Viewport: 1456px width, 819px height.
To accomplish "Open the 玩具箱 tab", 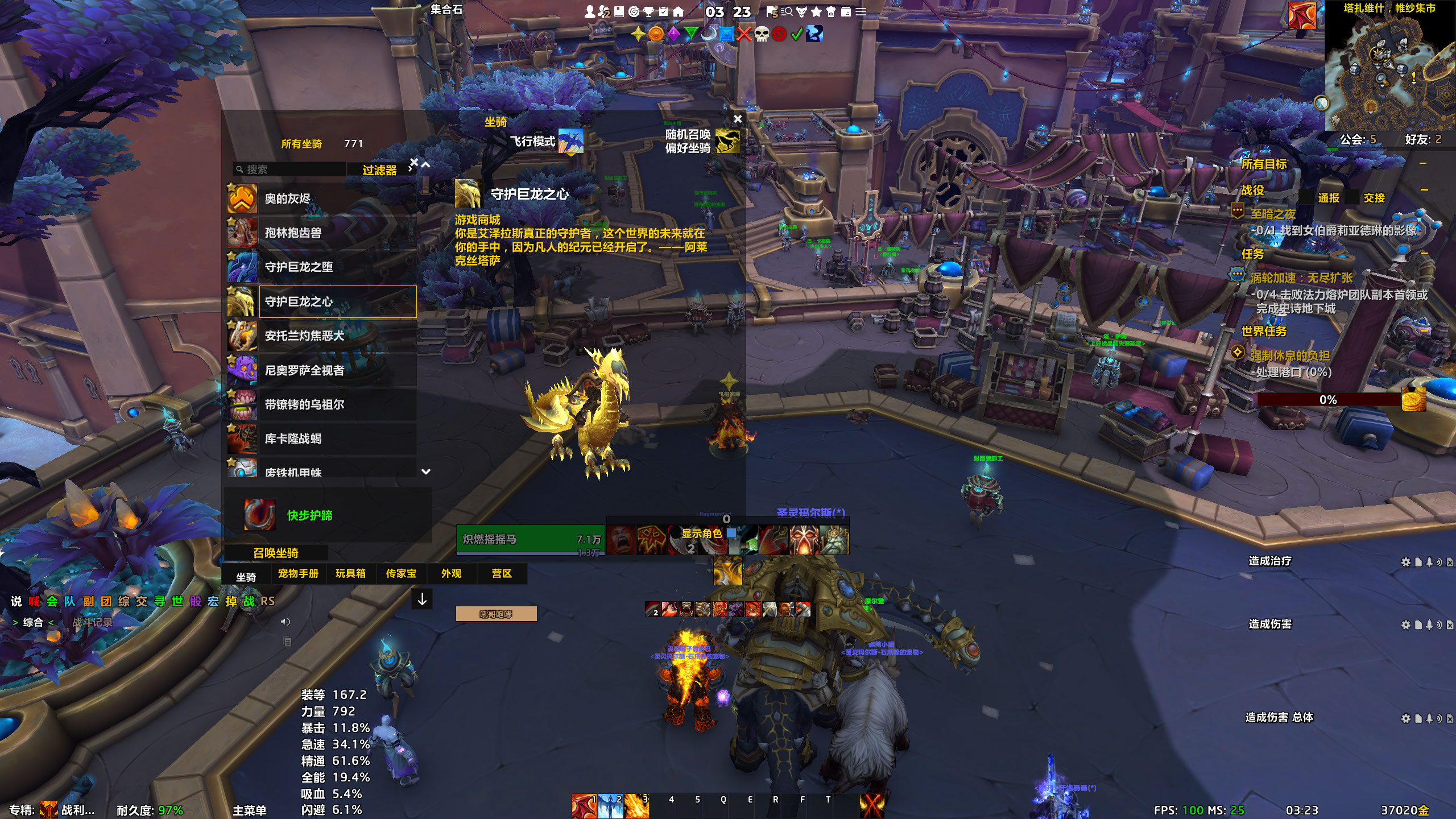I will pyautogui.click(x=350, y=574).
